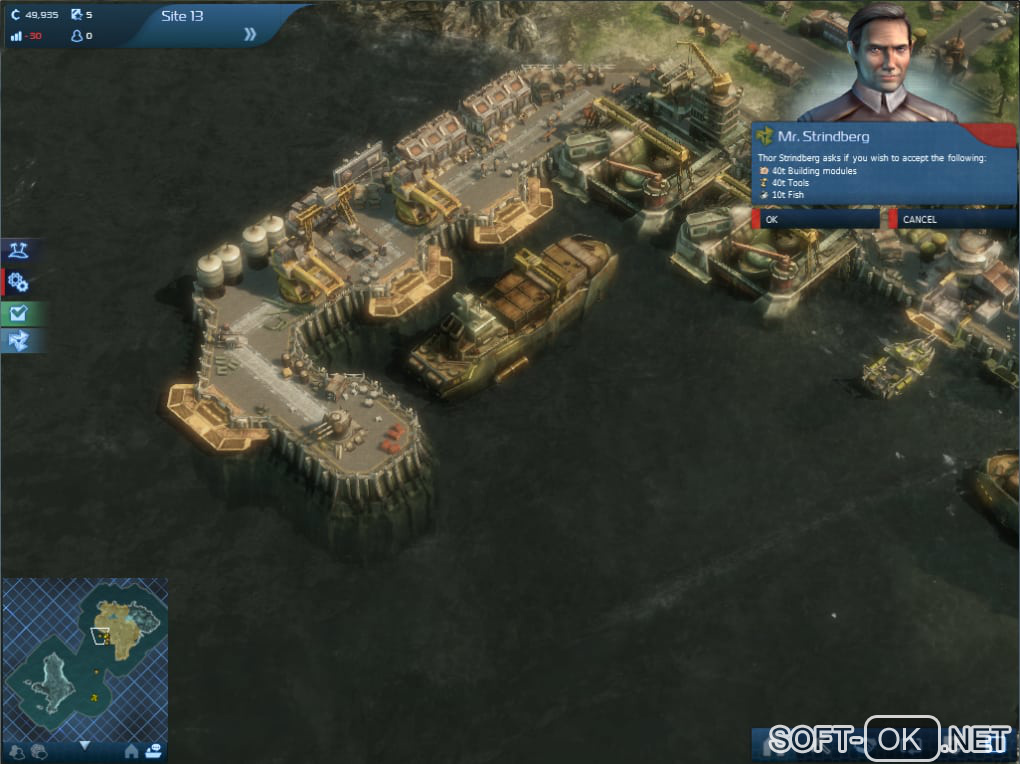Jump to the warehouse house icon
The image size is (1020, 764).
click(x=131, y=750)
